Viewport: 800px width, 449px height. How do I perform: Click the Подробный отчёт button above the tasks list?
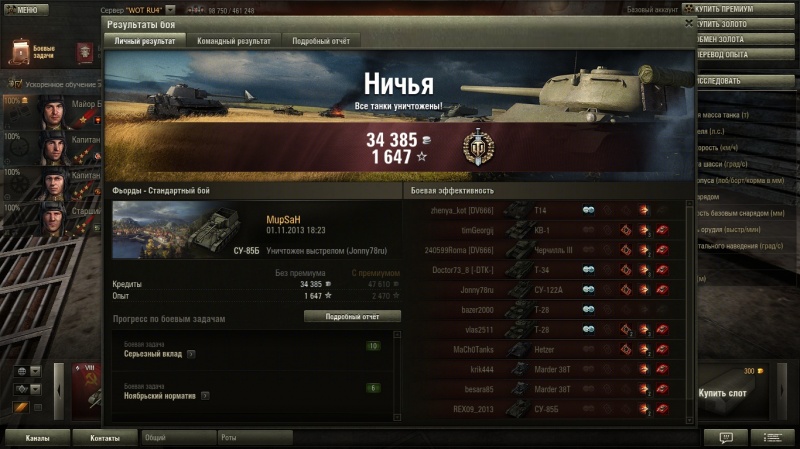[x=352, y=316]
